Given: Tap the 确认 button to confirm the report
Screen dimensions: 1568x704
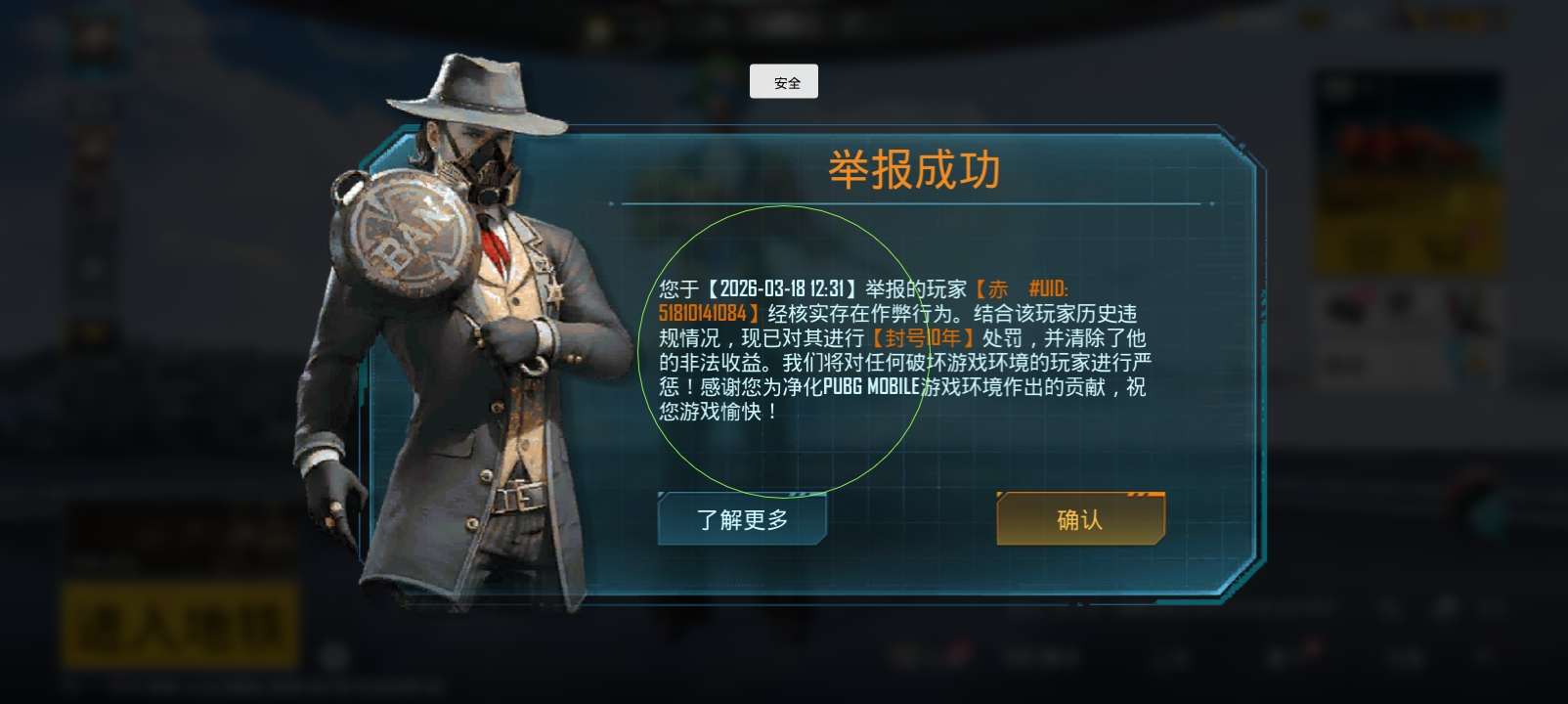Looking at the screenshot, I should coord(1079,519).
